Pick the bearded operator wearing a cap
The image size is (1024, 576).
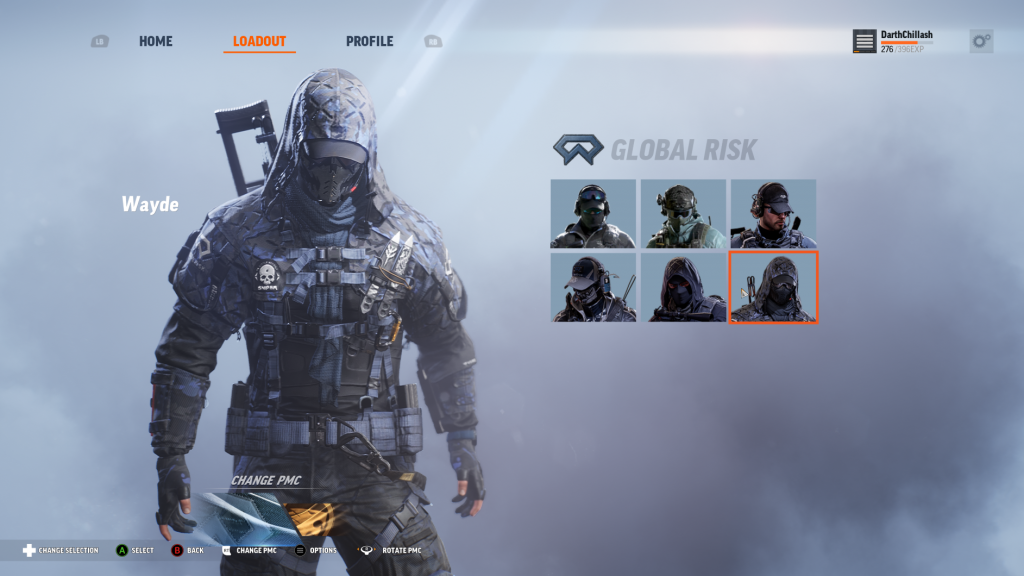tap(773, 213)
